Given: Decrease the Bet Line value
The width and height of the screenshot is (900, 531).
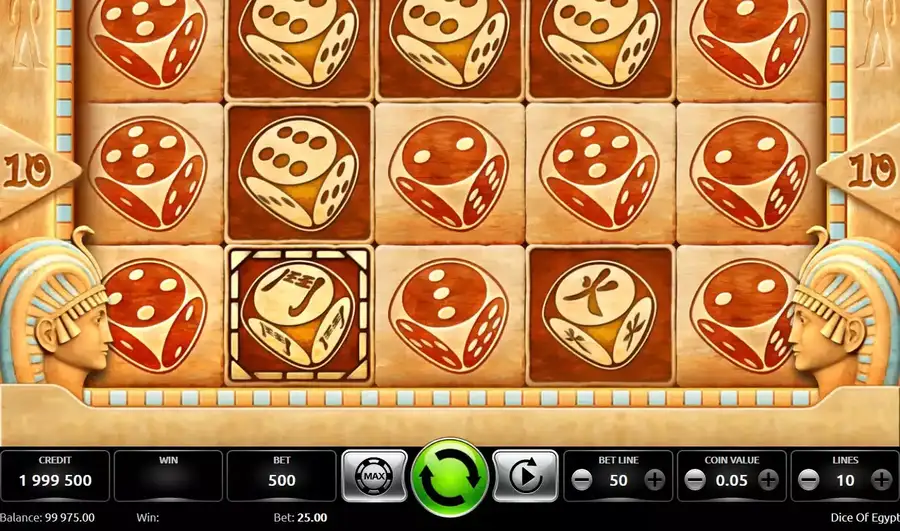Looking at the screenshot, I should [583, 480].
